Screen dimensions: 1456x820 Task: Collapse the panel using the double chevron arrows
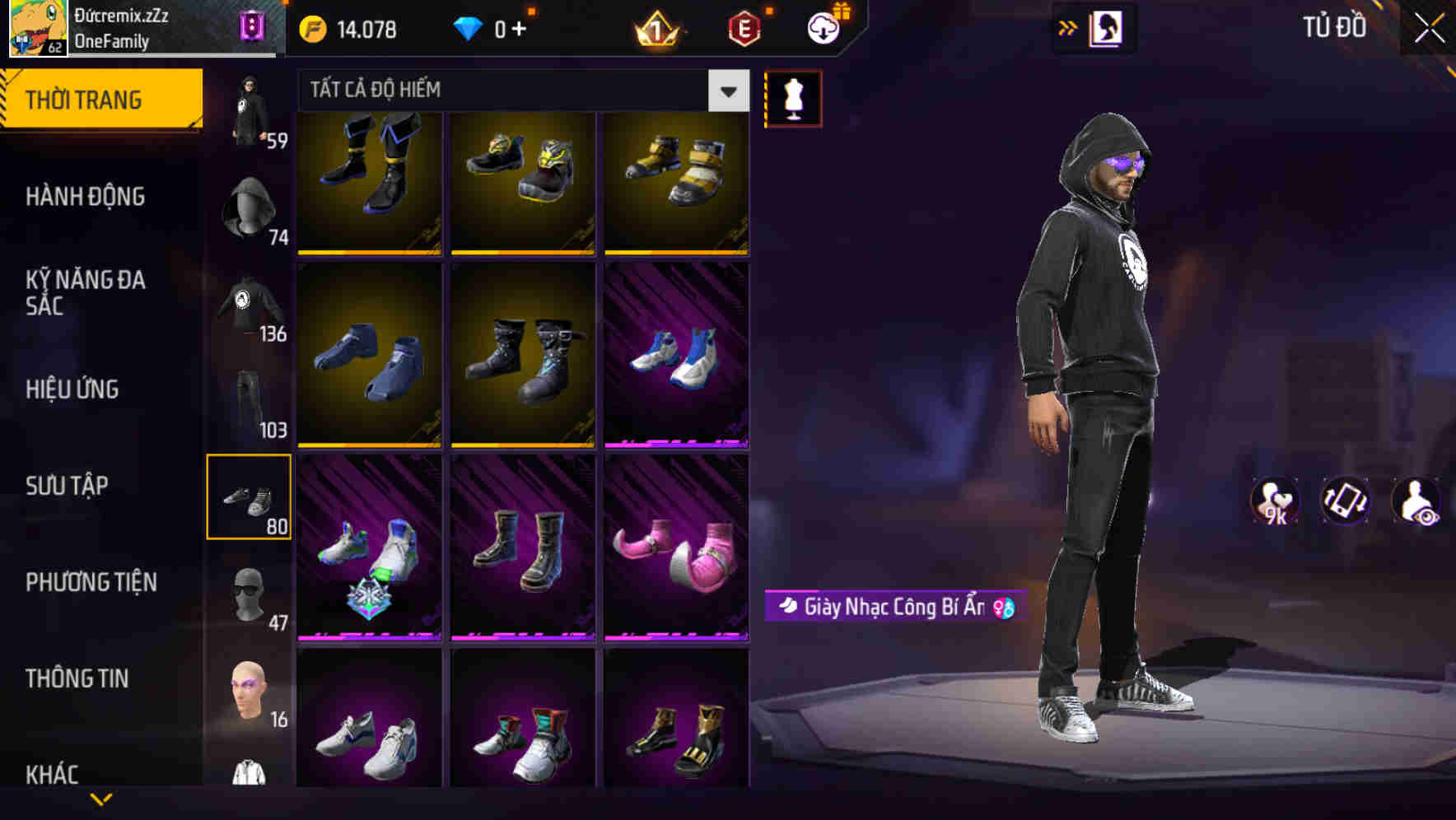[x=1068, y=26]
